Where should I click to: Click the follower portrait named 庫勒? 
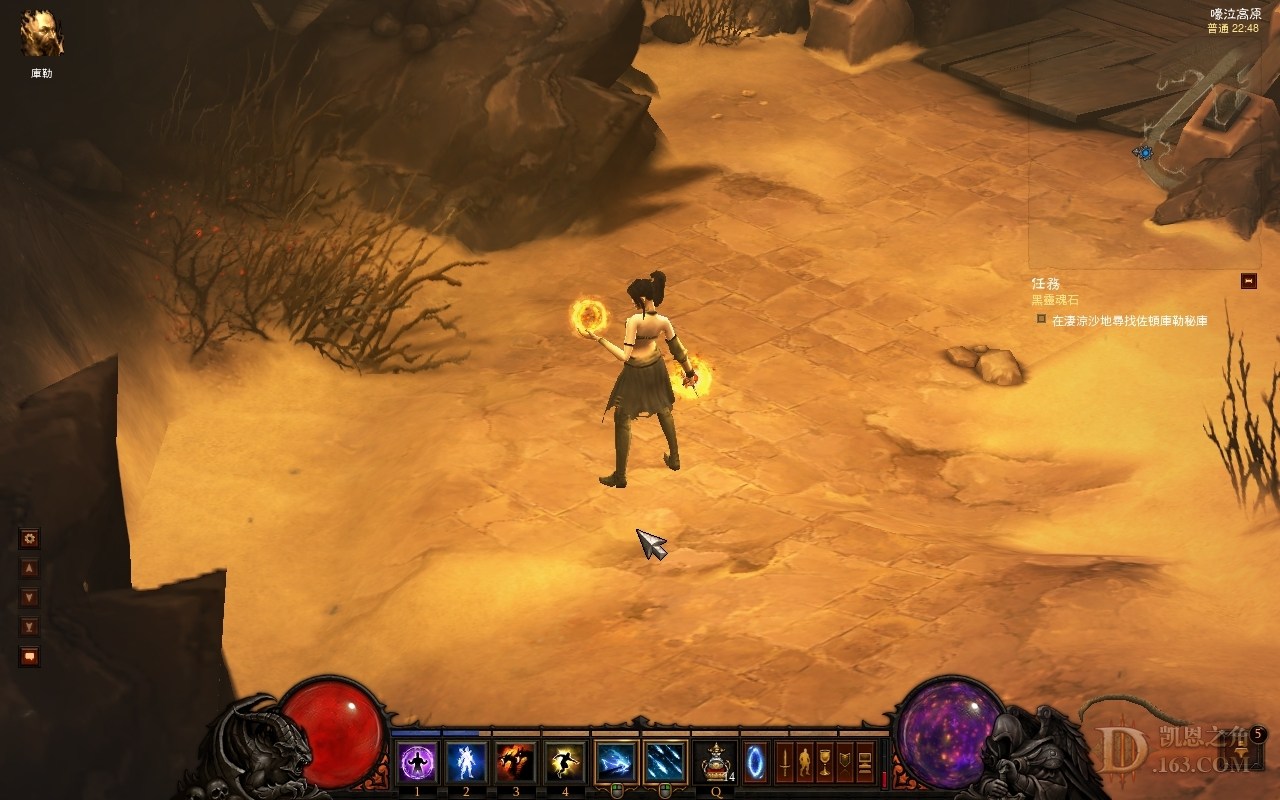click(x=42, y=34)
